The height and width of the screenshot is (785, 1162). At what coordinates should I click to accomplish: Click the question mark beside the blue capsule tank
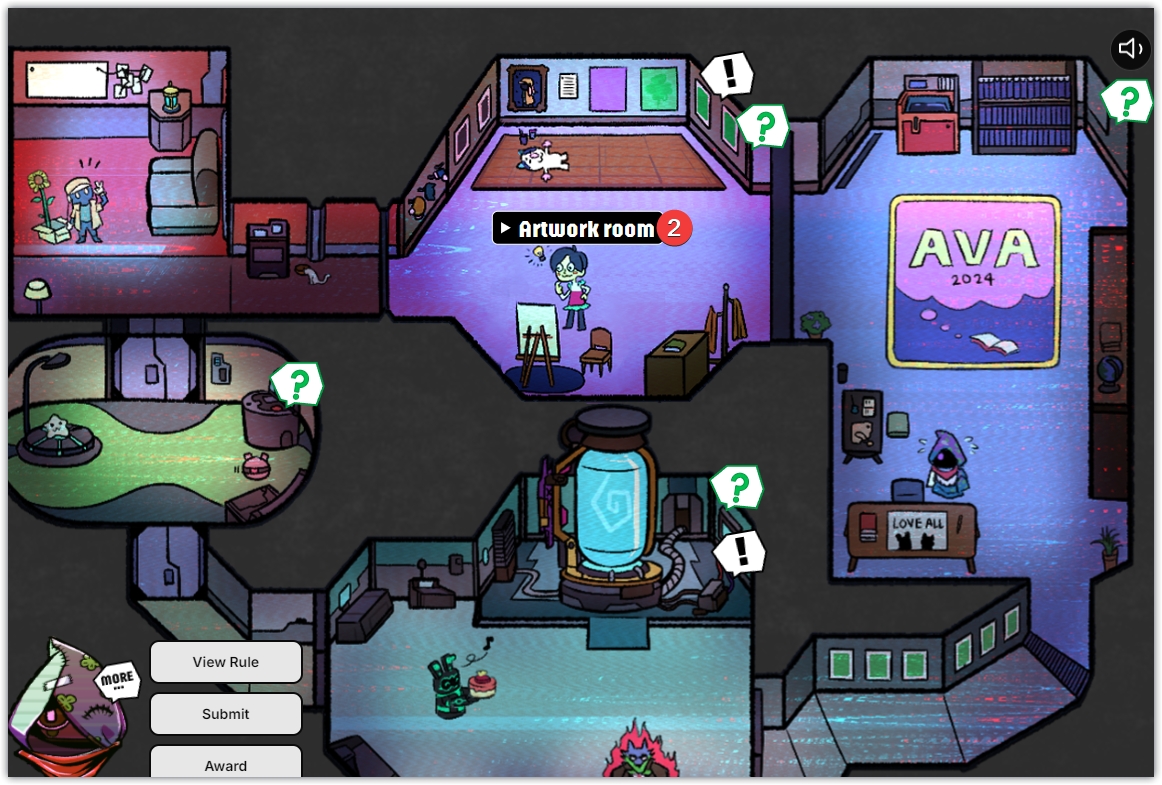pyautogui.click(x=738, y=487)
